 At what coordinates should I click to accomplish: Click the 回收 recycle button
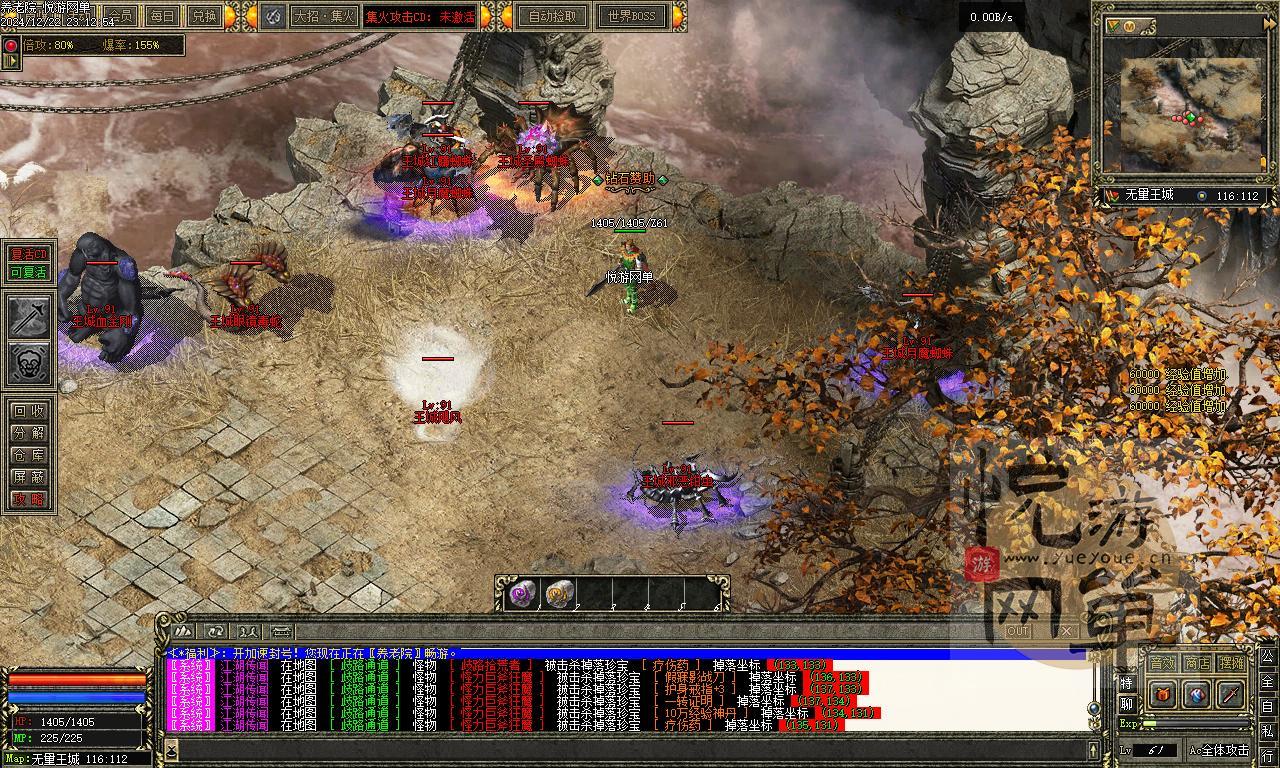click(x=29, y=410)
